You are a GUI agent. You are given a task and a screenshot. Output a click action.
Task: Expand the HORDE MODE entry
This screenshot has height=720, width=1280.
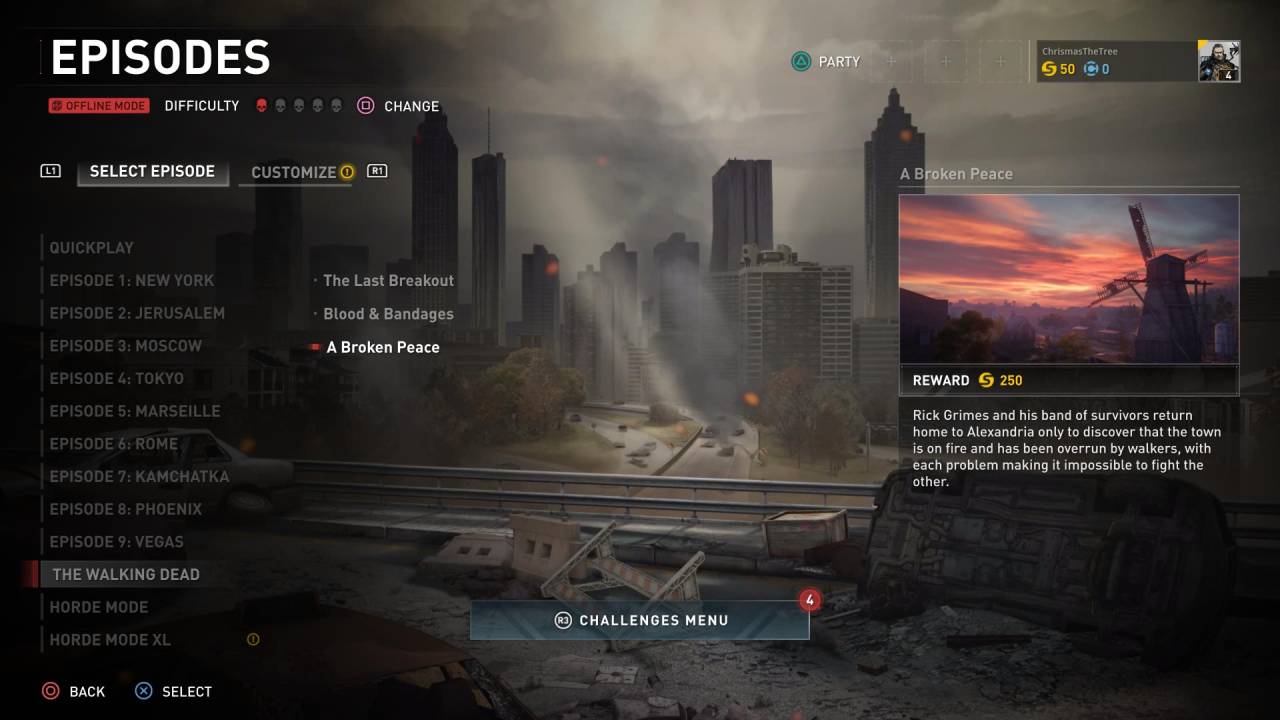pyautogui.click(x=98, y=607)
